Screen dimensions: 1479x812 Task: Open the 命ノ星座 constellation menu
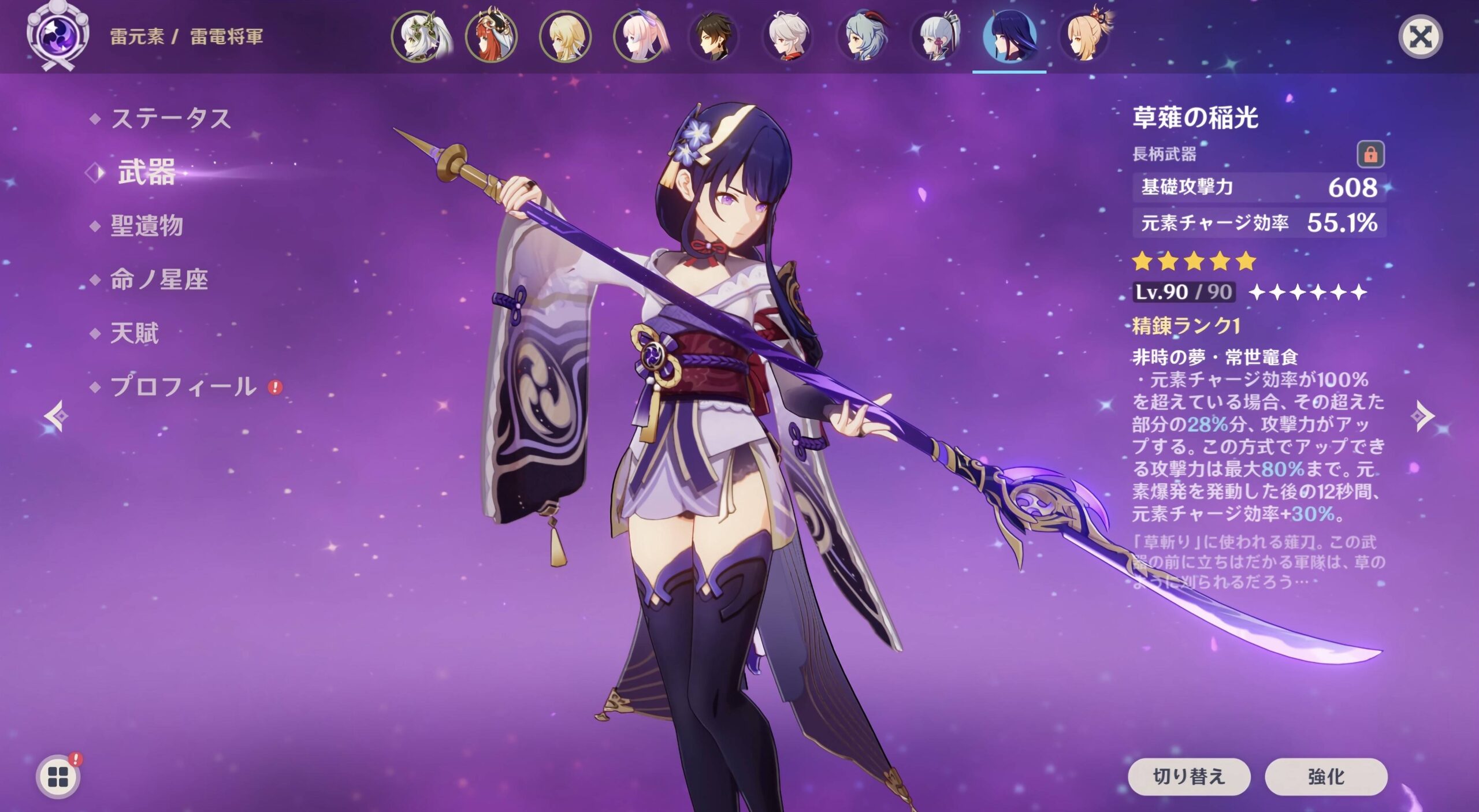point(159,280)
